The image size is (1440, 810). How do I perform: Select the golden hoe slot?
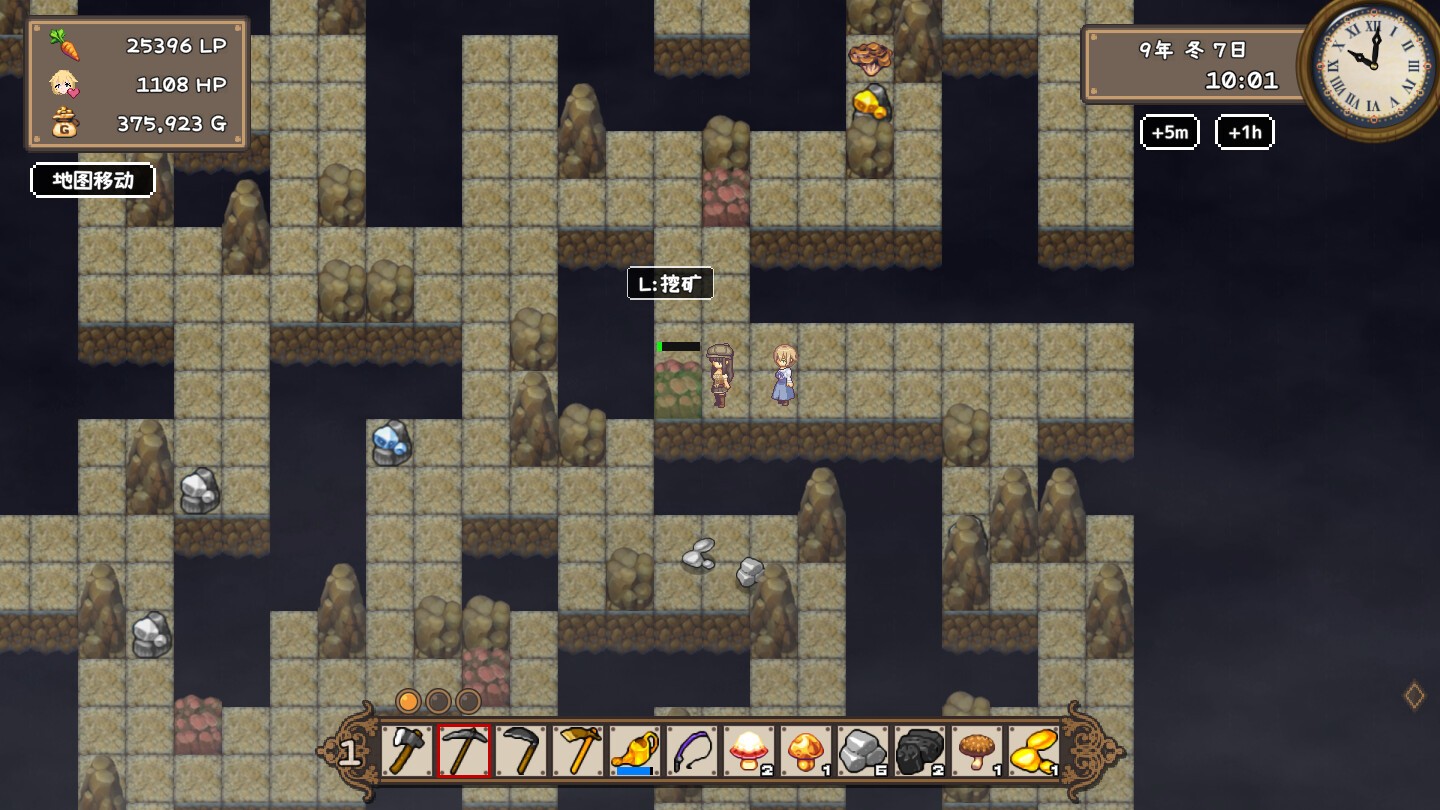(x=578, y=751)
